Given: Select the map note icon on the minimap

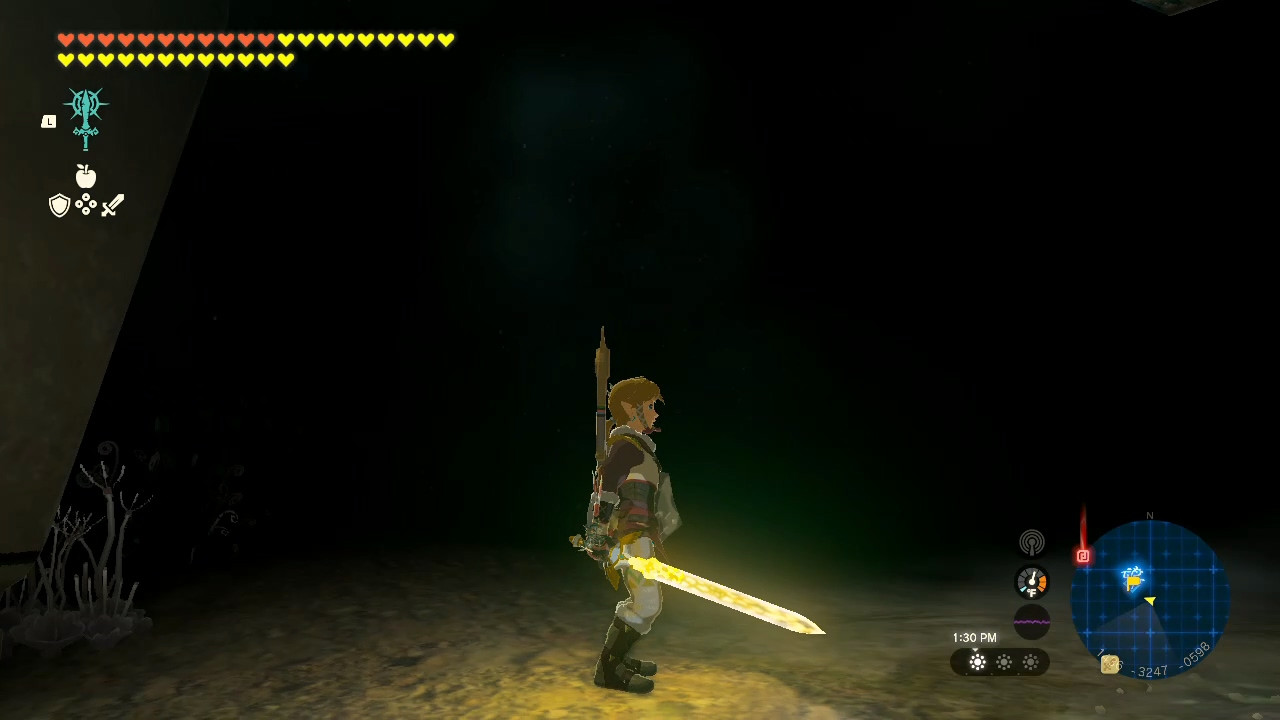Looking at the screenshot, I should (1108, 664).
